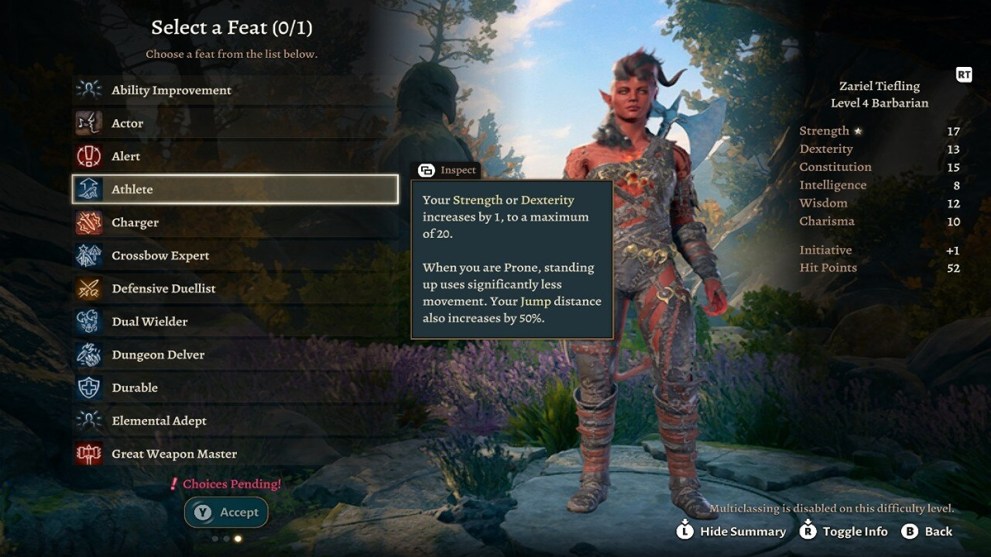
Task: Select the Crossbow Expert feat
Action: (160, 255)
